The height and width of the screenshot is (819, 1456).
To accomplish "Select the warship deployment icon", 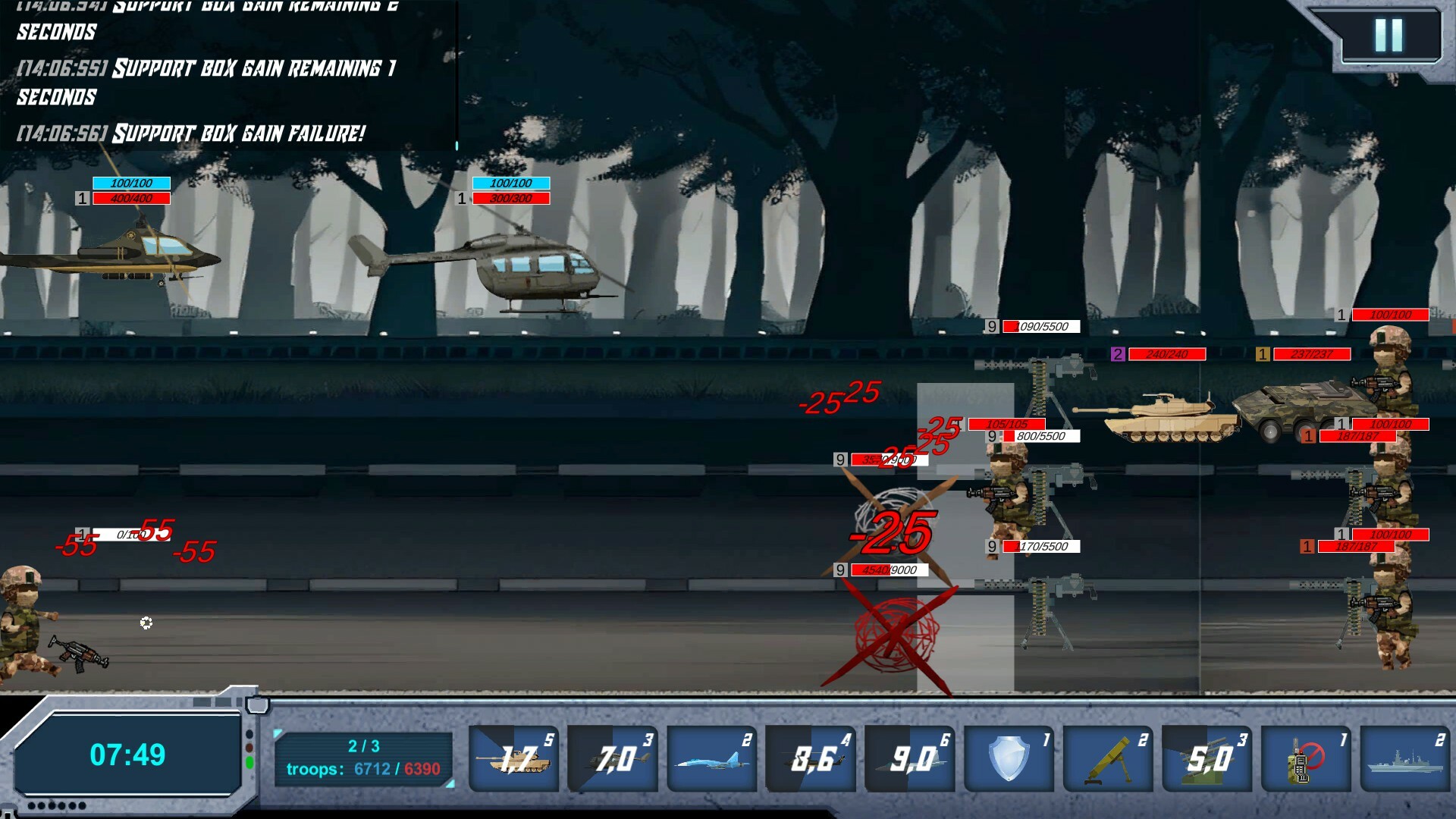I will point(1403,757).
